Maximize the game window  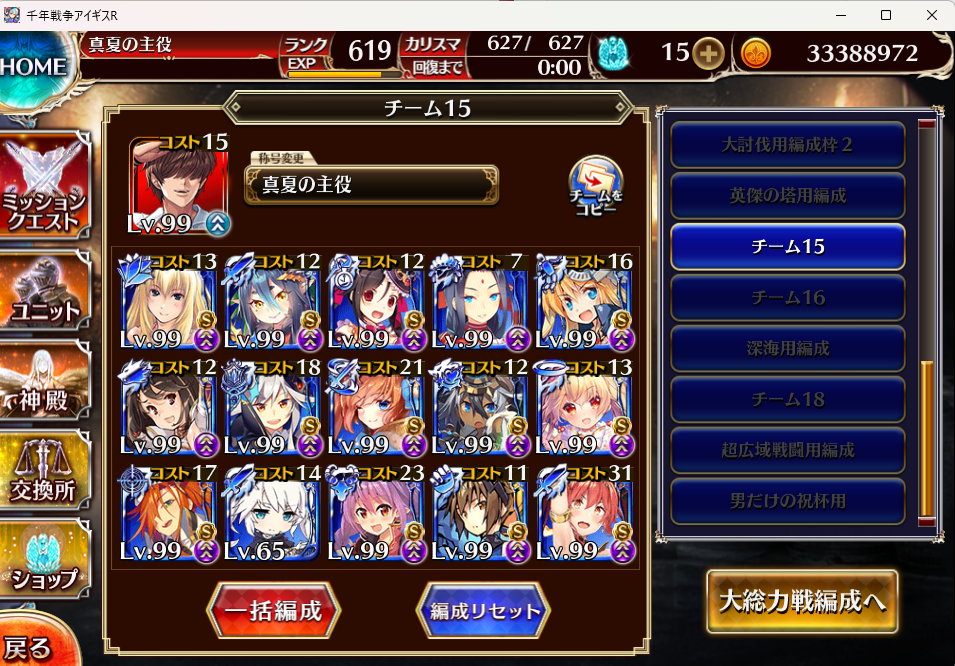click(x=885, y=15)
